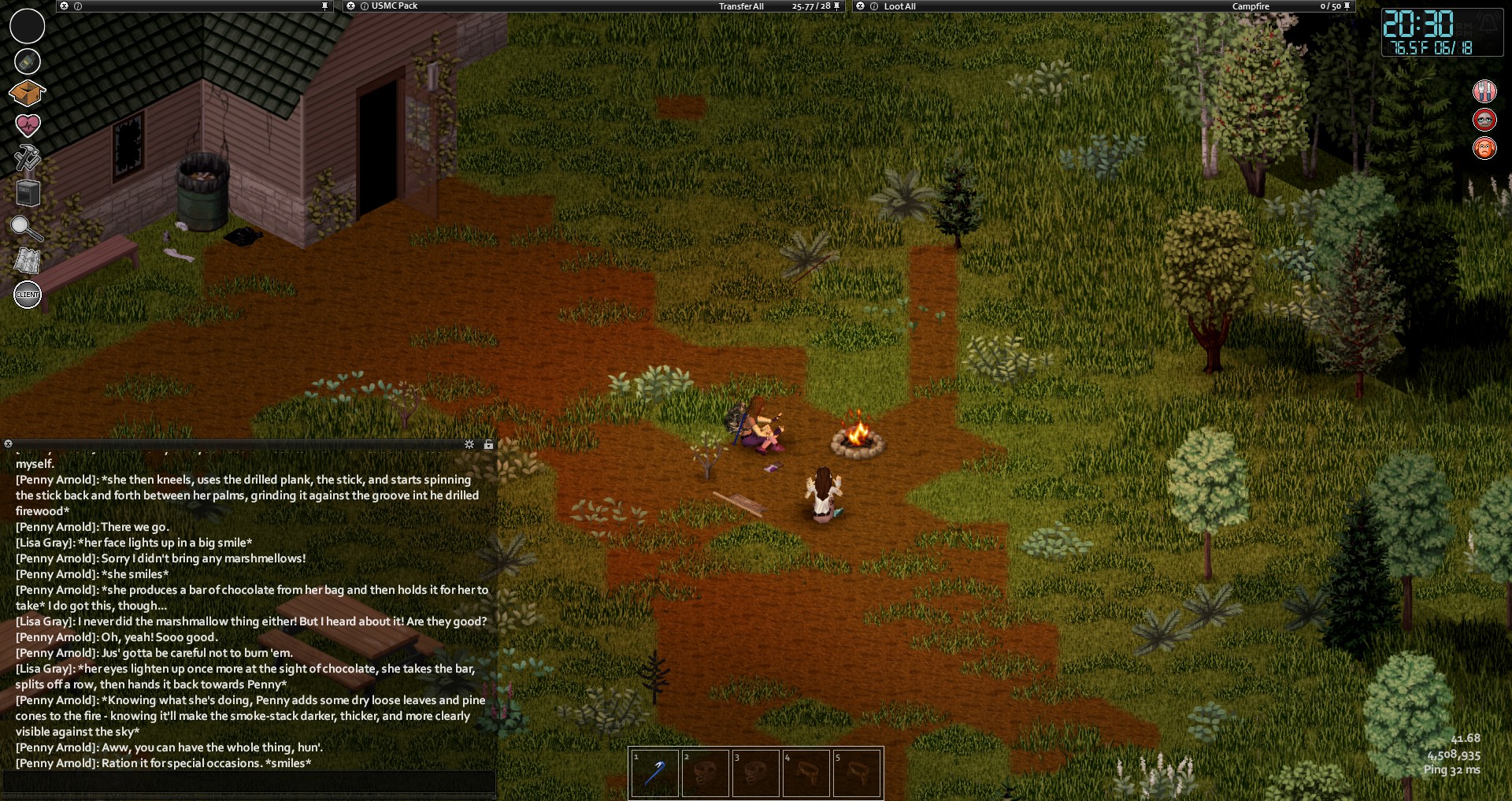Close the chat window
Viewport: 1512px width, 801px height.
click(x=8, y=444)
